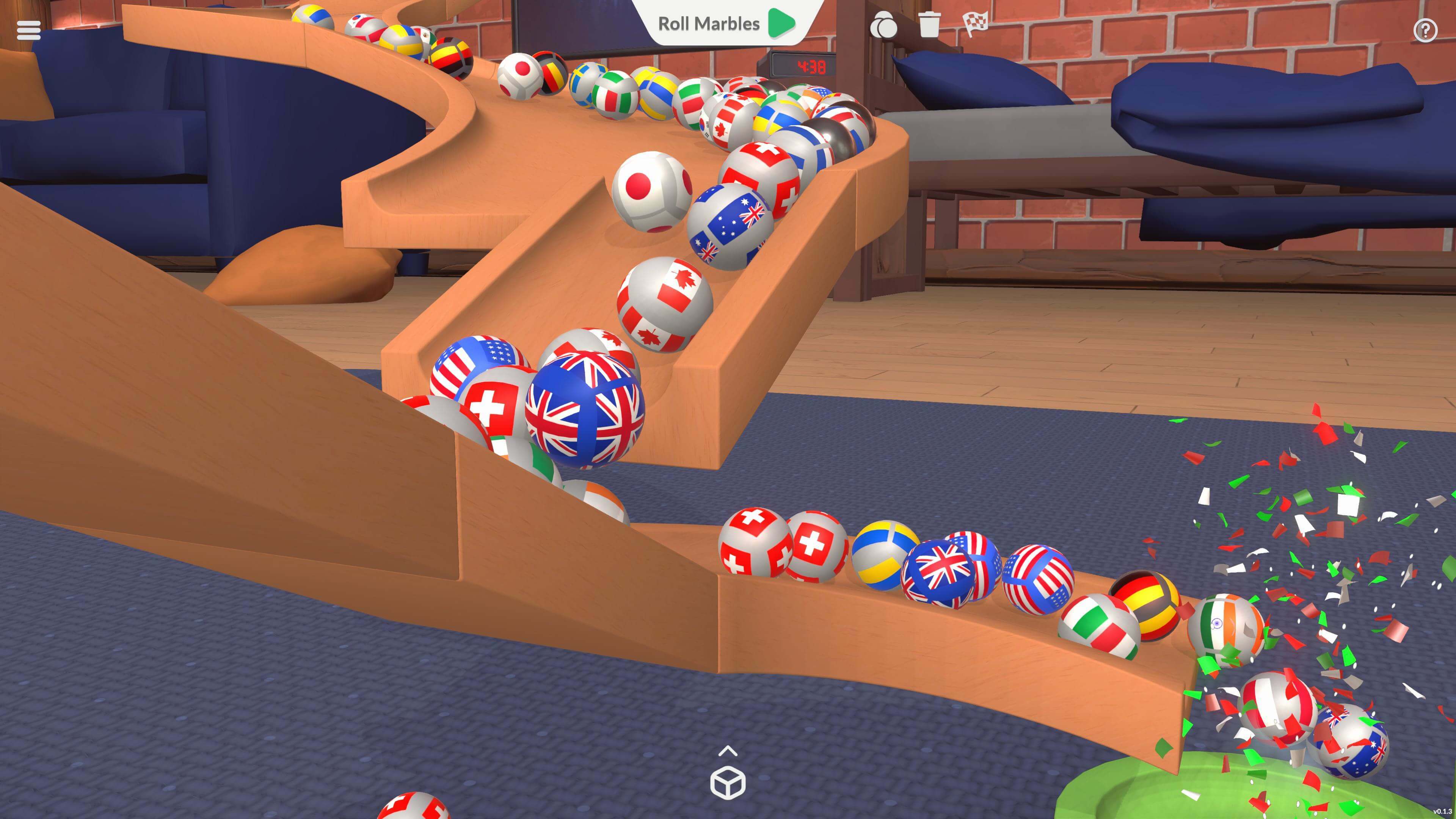This screenshot has height=819, width=1456.
Task: Click the trash icon to clear marbles
Action: (929, 26)
